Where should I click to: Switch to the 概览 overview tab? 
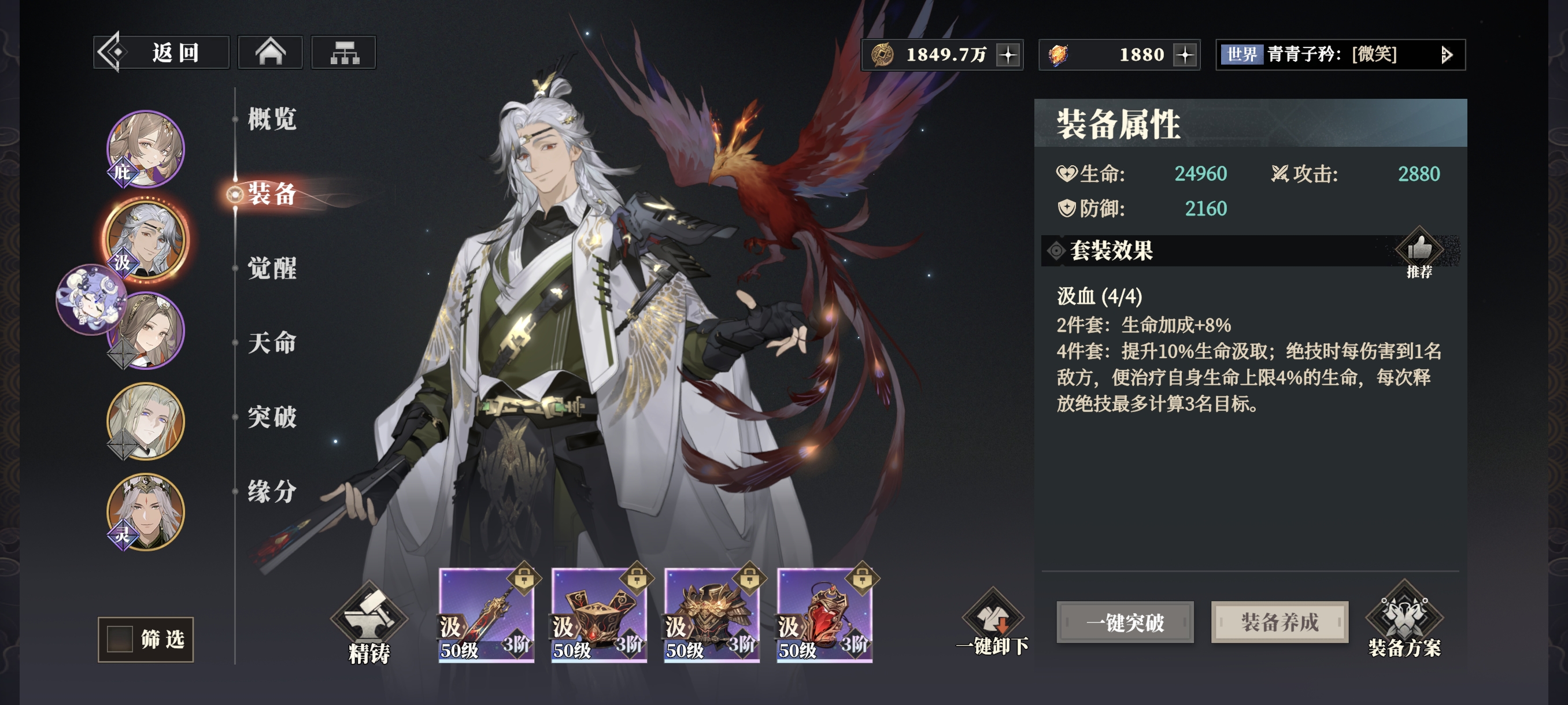(x=272, y=118)
